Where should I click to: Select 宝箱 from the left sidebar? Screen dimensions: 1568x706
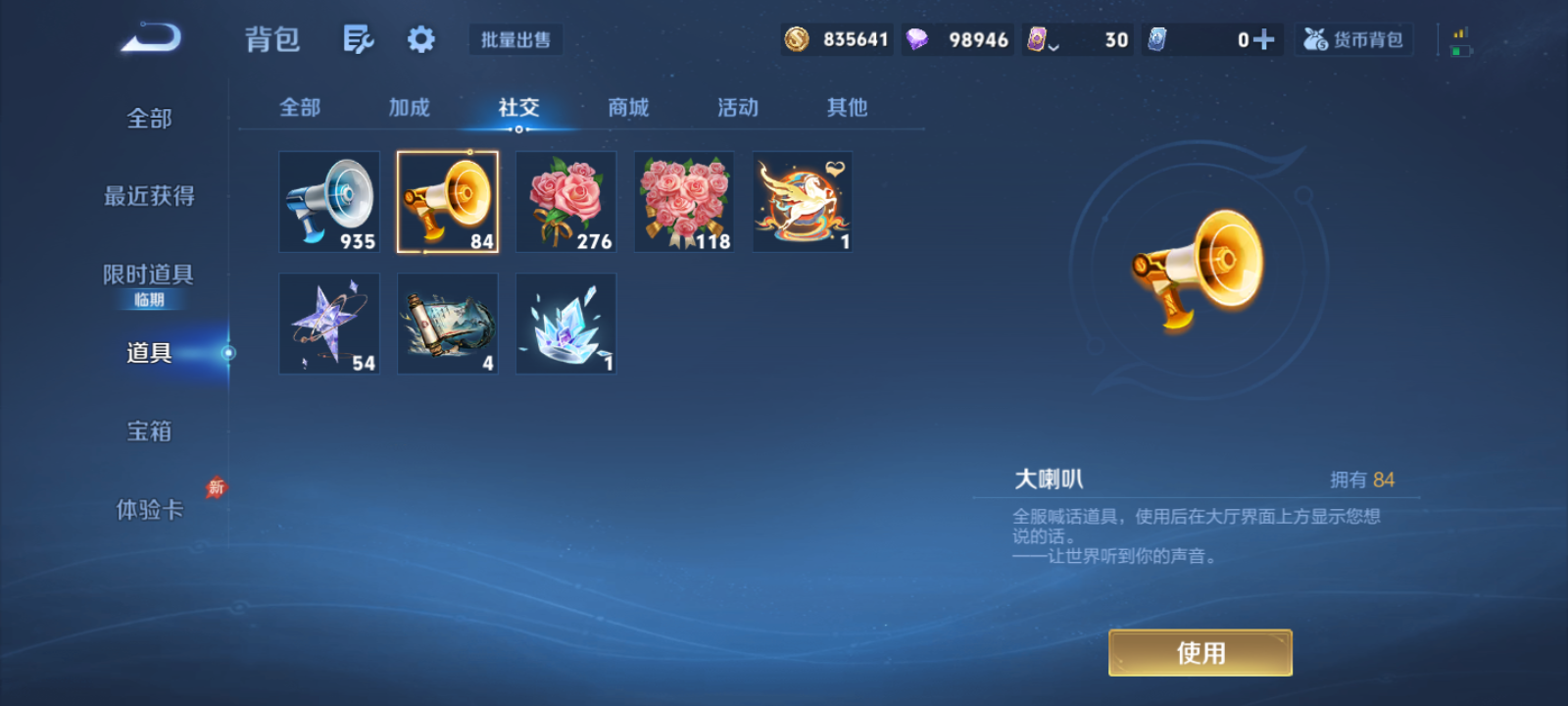coord(149,430)
